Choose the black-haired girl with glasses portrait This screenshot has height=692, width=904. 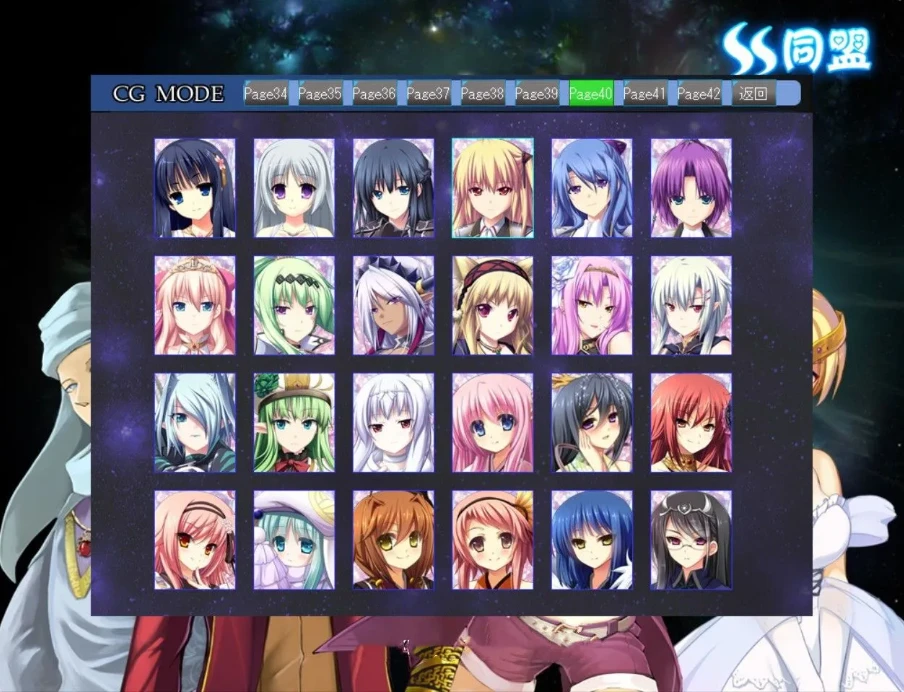click(x=691, y=540)
